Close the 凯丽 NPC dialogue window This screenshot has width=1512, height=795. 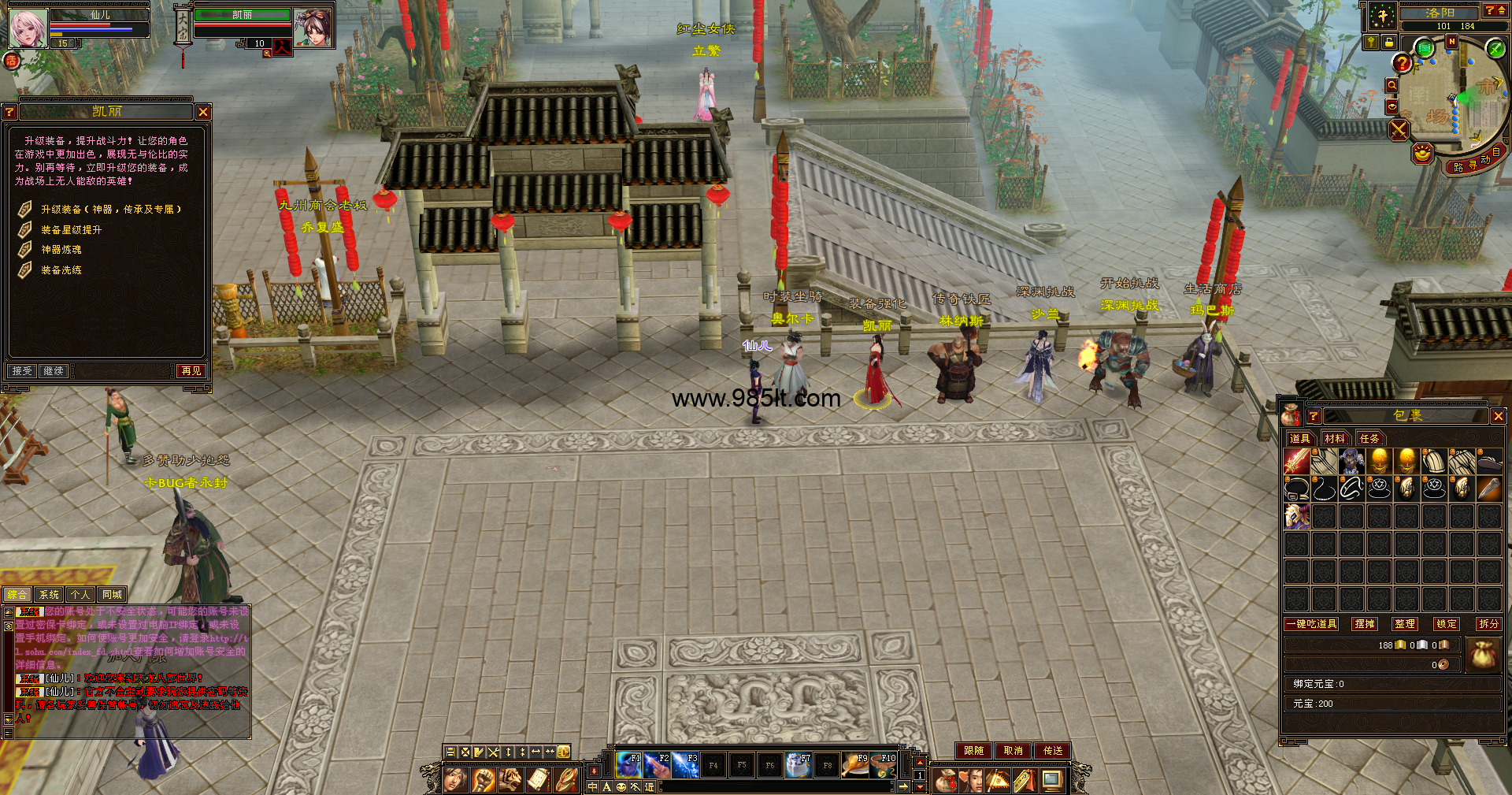(203, 112)
